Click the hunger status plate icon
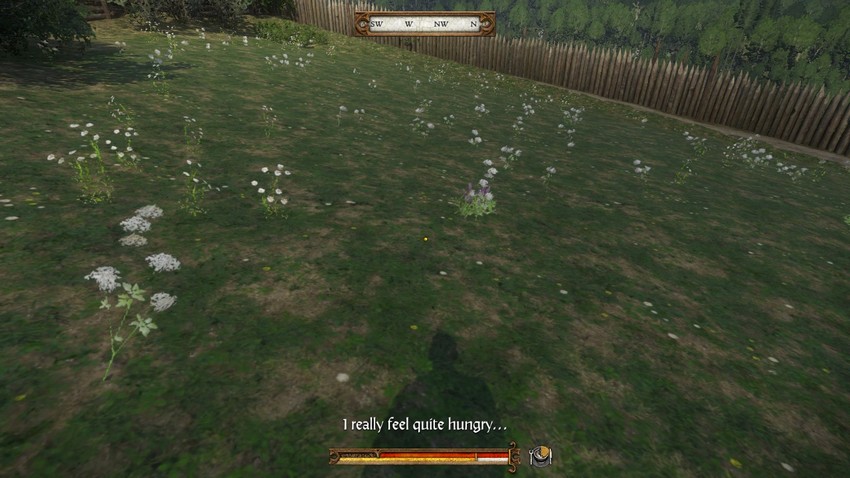Screen dimensions: 850x478 point(540,456)
